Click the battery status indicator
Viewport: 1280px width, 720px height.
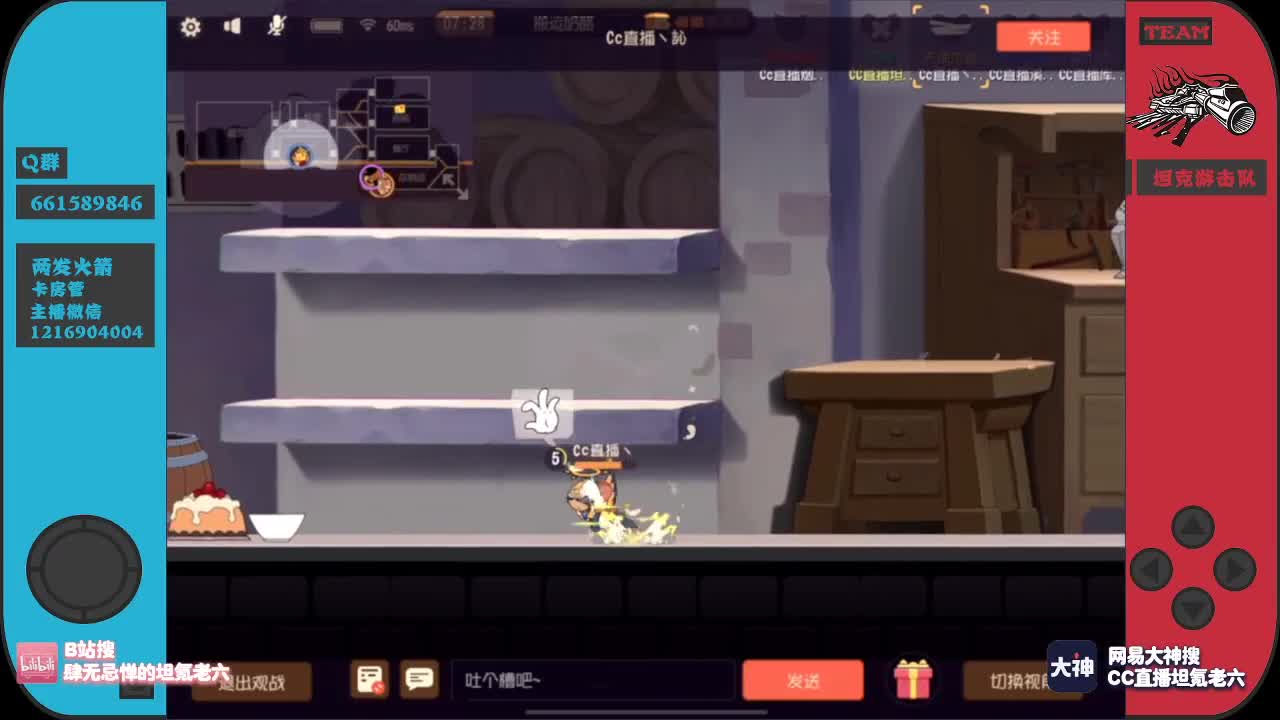tap(327, 27)
